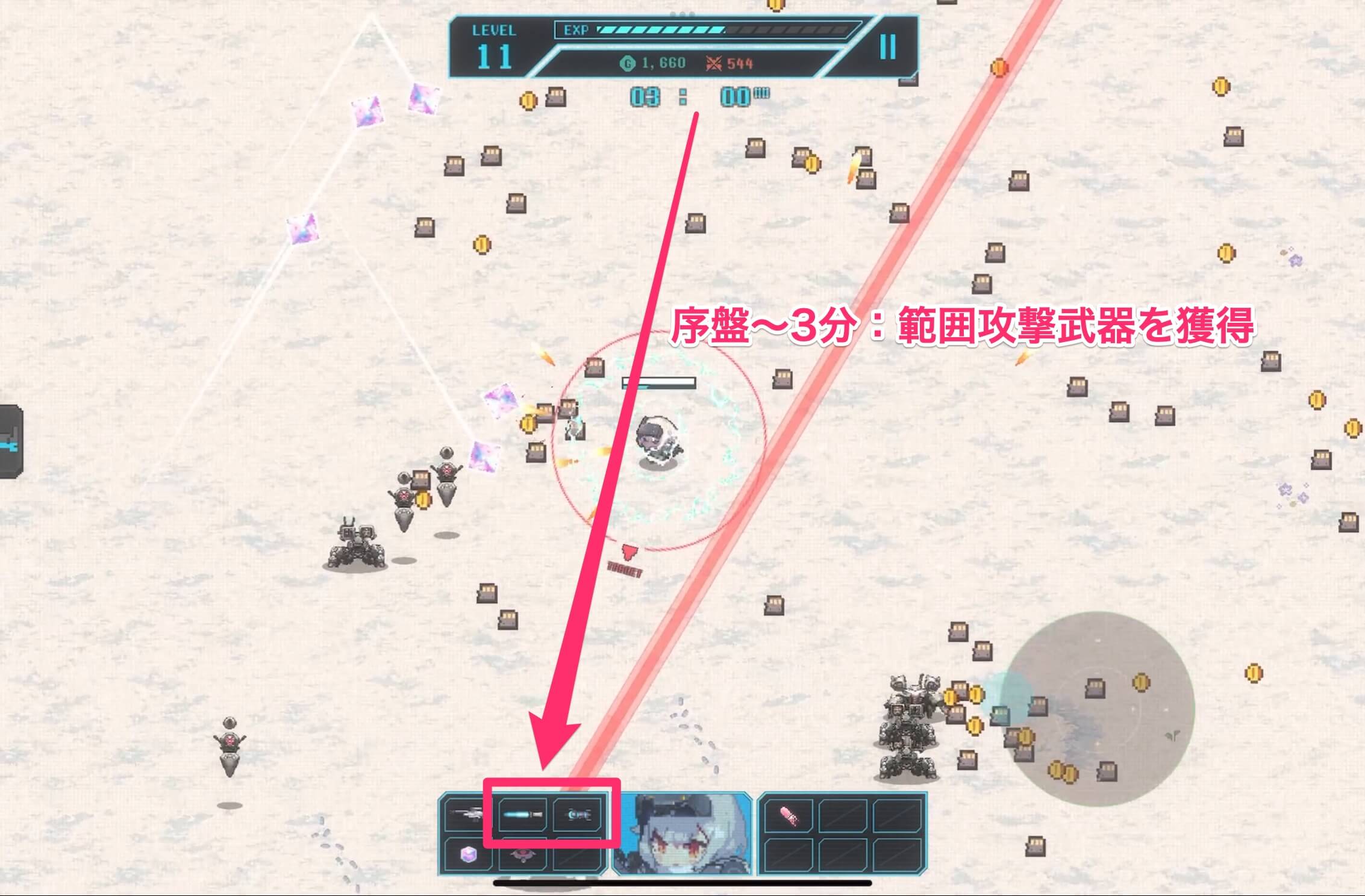
Task: Select the blue laser beam weapon slot
Action: (522, 815)
